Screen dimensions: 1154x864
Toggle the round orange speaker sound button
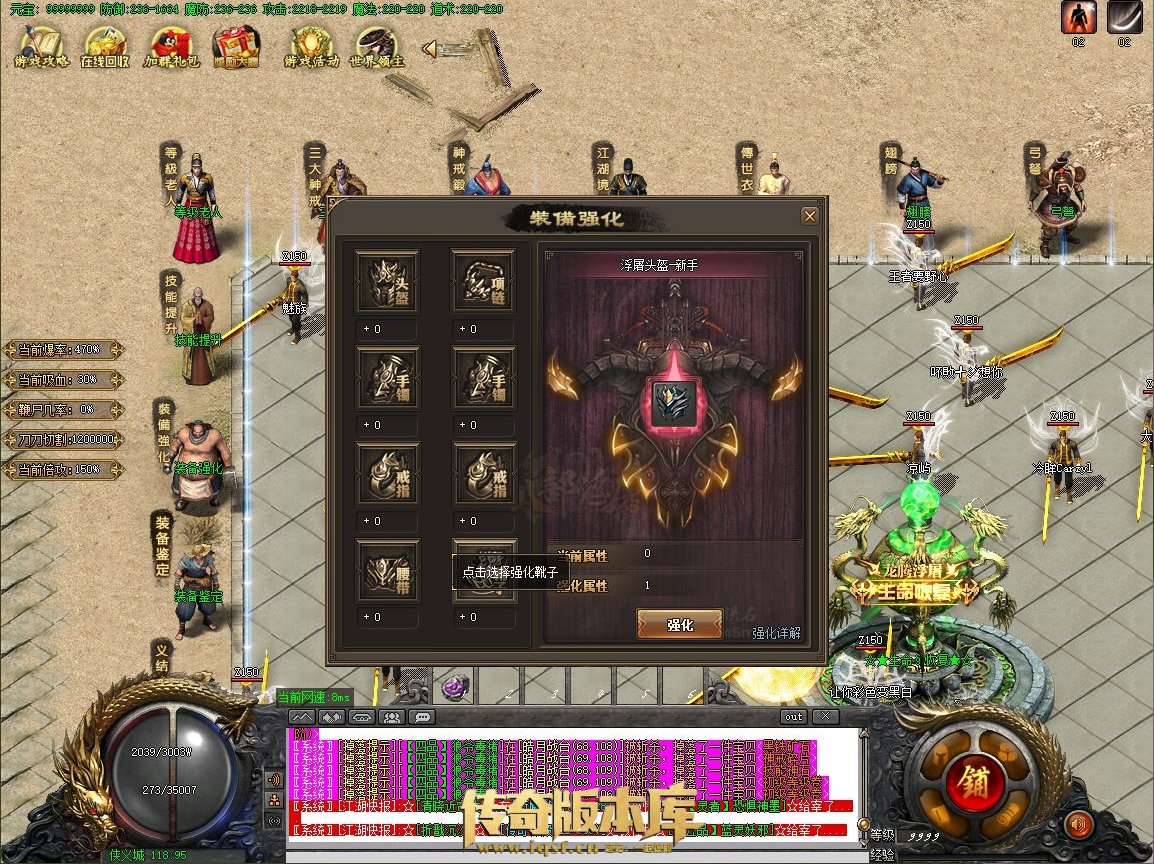[1077, 825]
